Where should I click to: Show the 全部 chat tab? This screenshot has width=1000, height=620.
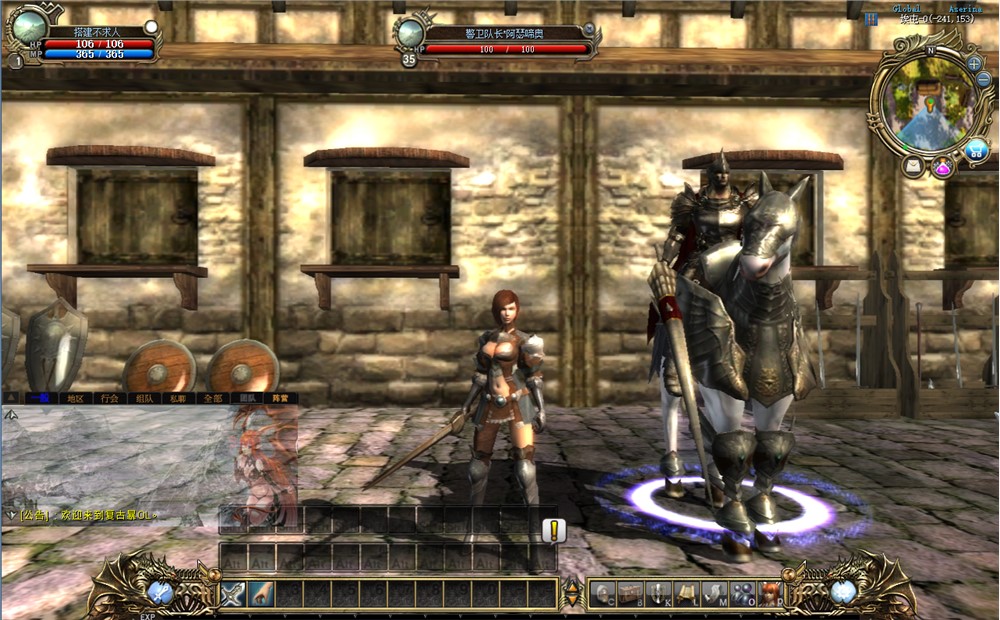(212, 398)
